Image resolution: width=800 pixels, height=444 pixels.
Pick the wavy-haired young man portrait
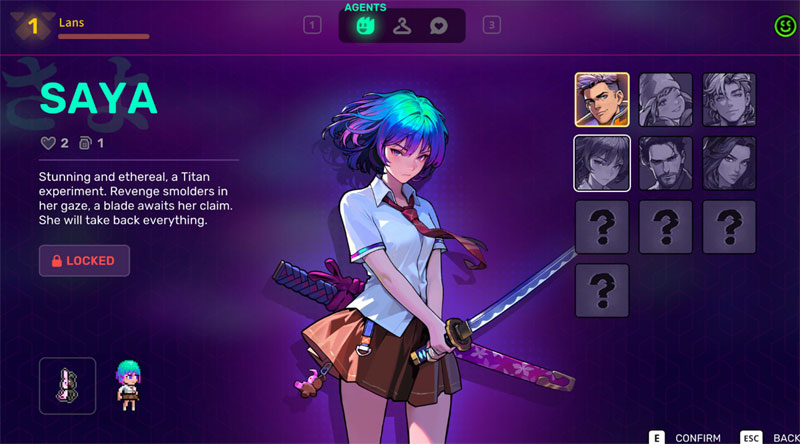(729, 99)
